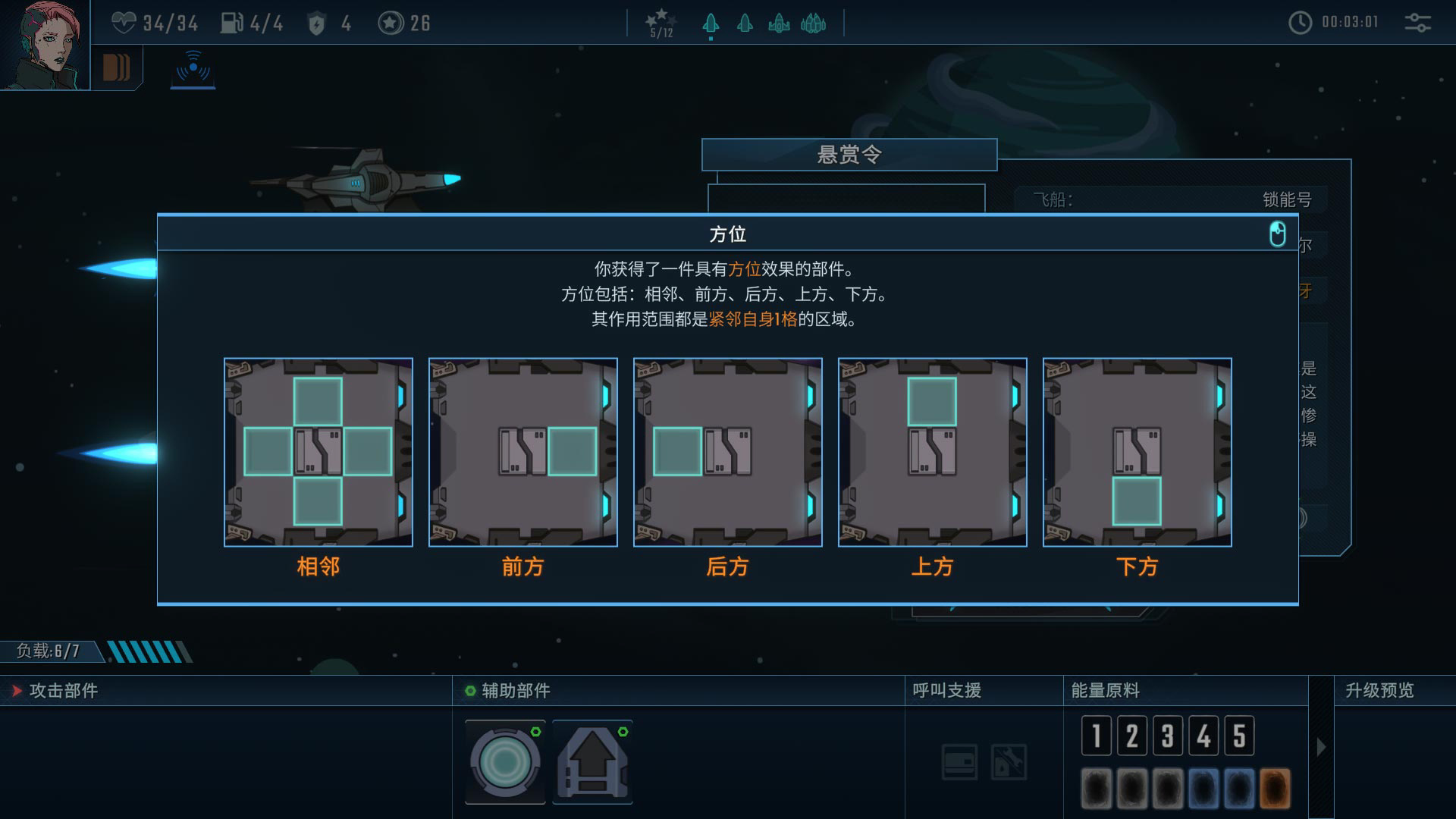View the 下方 below diagram
The width and height of the screenshot is (1456, 819).
(x=1137, y=452)
